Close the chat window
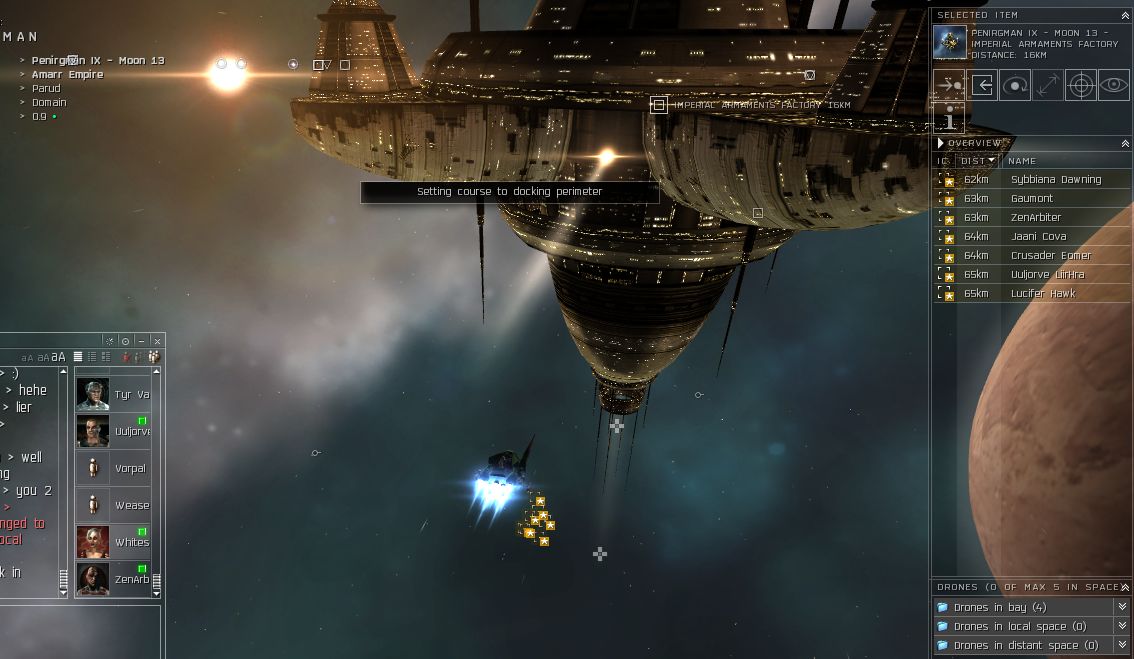The image size is (1134, 659). pos(157,341)
